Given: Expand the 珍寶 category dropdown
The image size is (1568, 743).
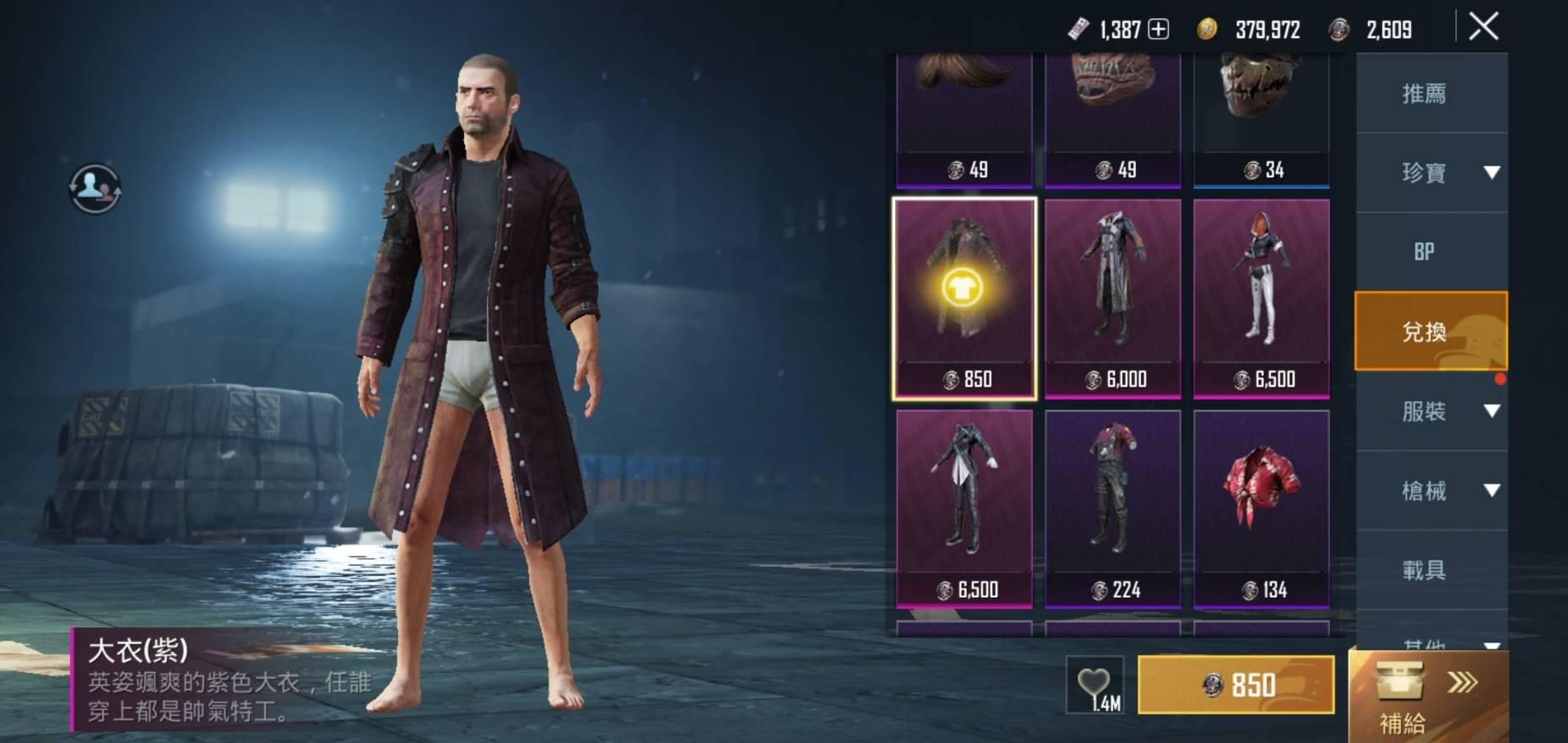Looking at the screenshot, I should (x=1490, y=172).
